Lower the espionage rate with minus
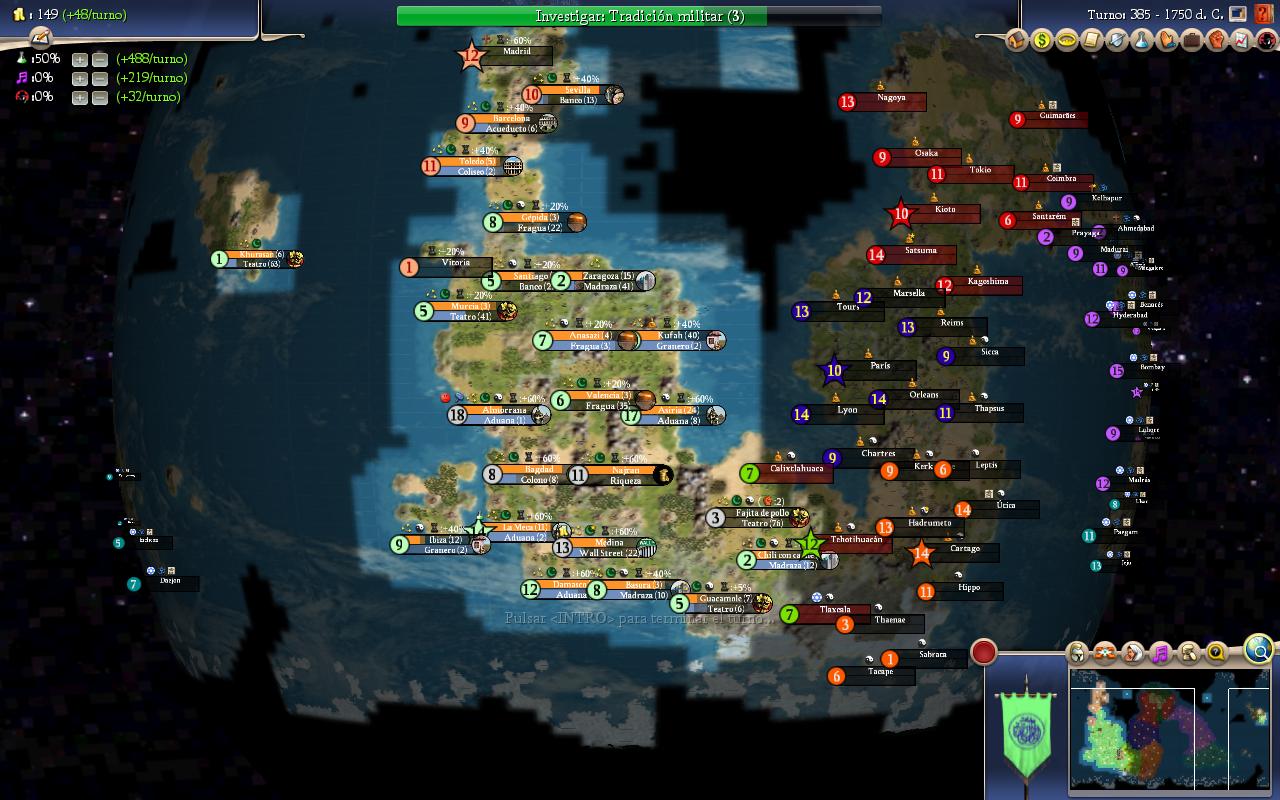 (x=100, y=97)
